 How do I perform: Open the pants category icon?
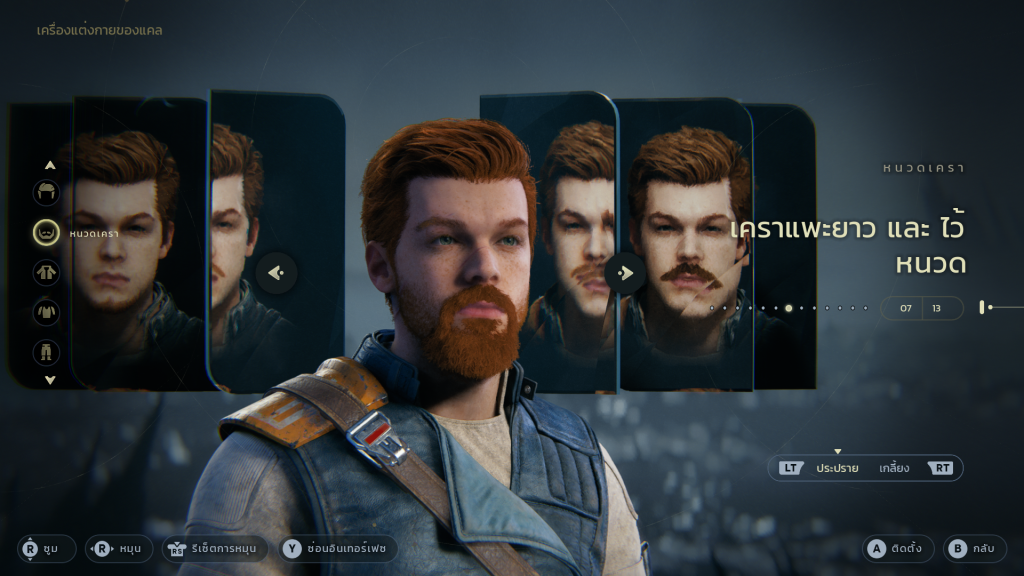pyautogui.click(x=47, y=352)
